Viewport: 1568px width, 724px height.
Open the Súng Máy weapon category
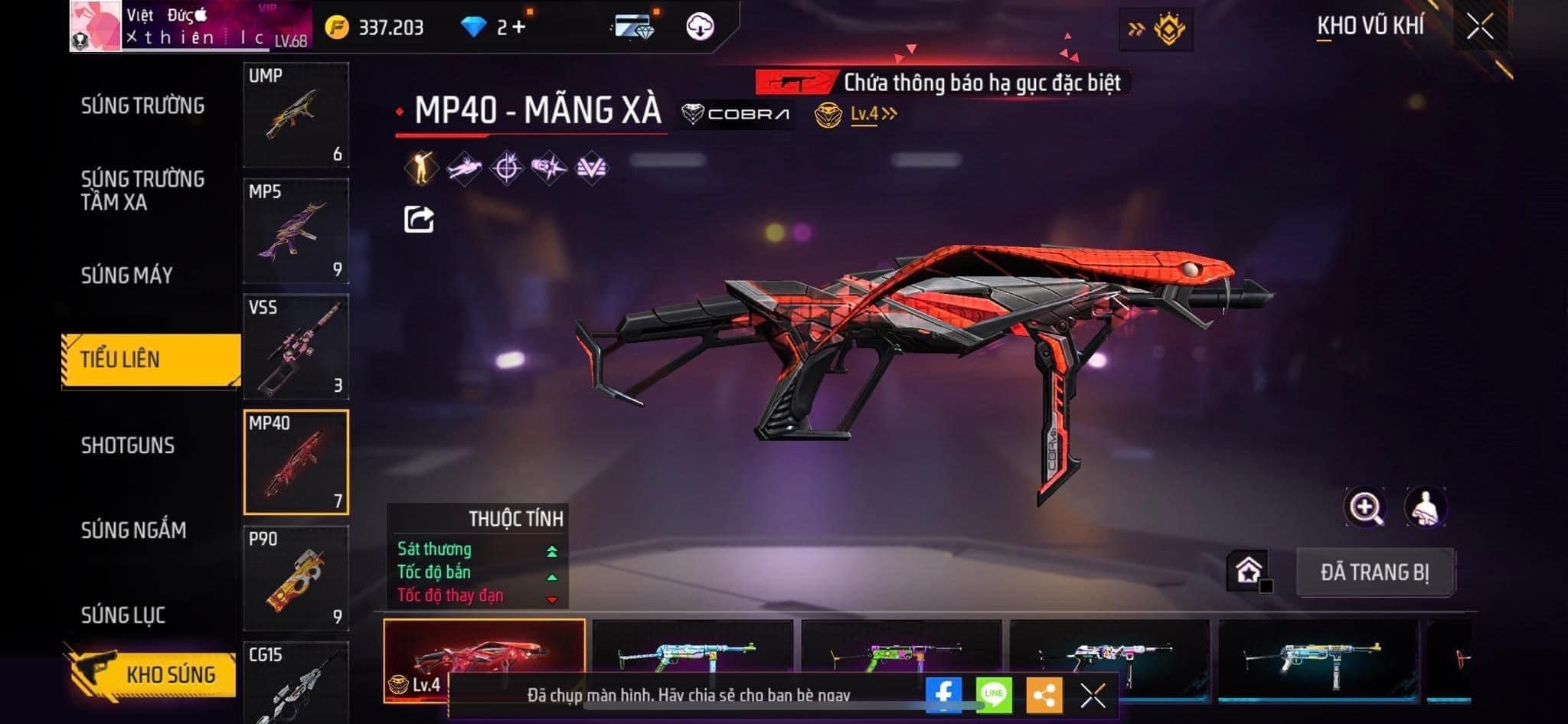tap(127, 276)
